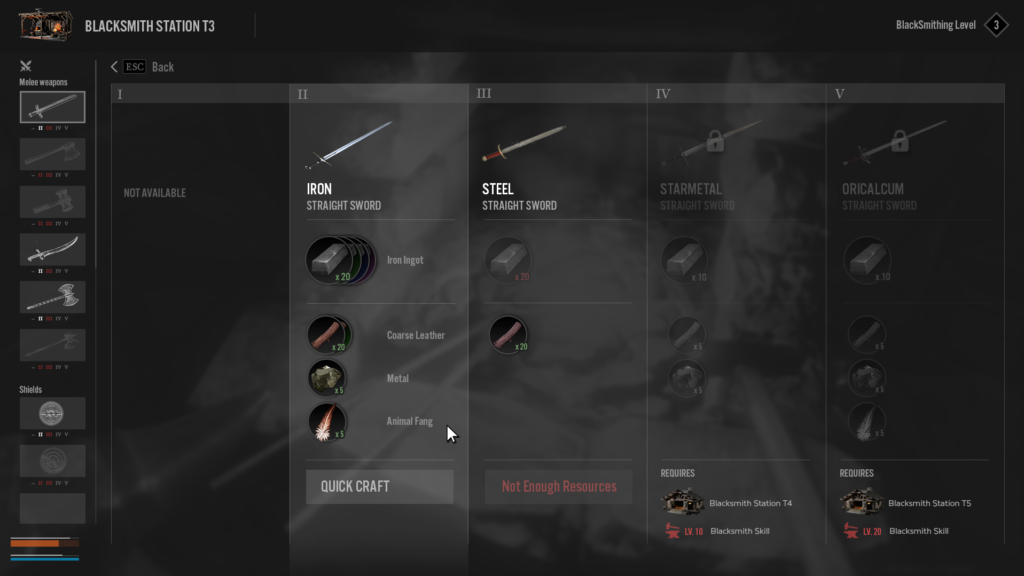Choose the locked Starmetal Straight Sword
Viewport: 1024px width, 576px height.
click(704, 147)
